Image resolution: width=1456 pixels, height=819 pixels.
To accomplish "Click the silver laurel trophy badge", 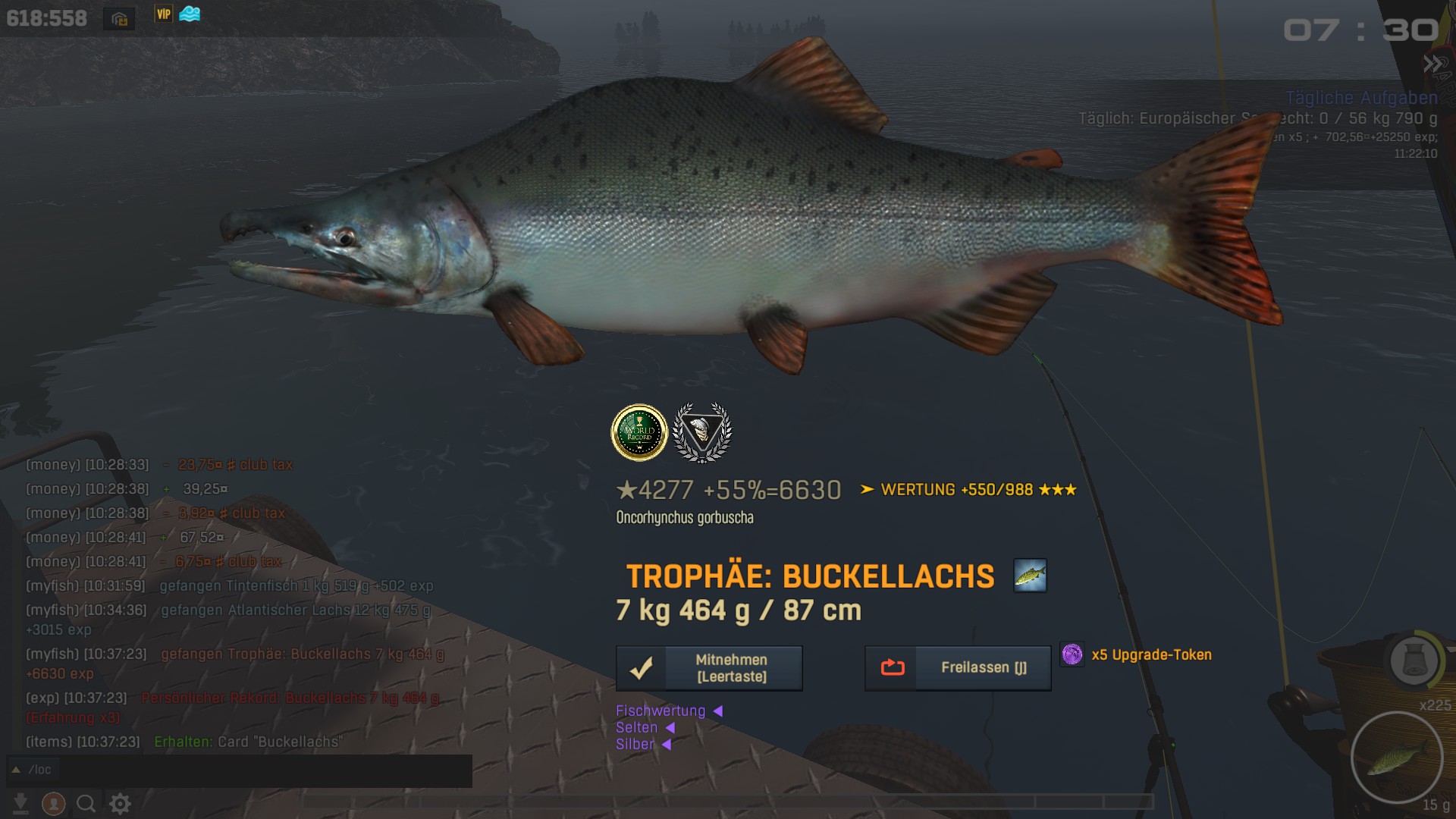I will (702, 433).
